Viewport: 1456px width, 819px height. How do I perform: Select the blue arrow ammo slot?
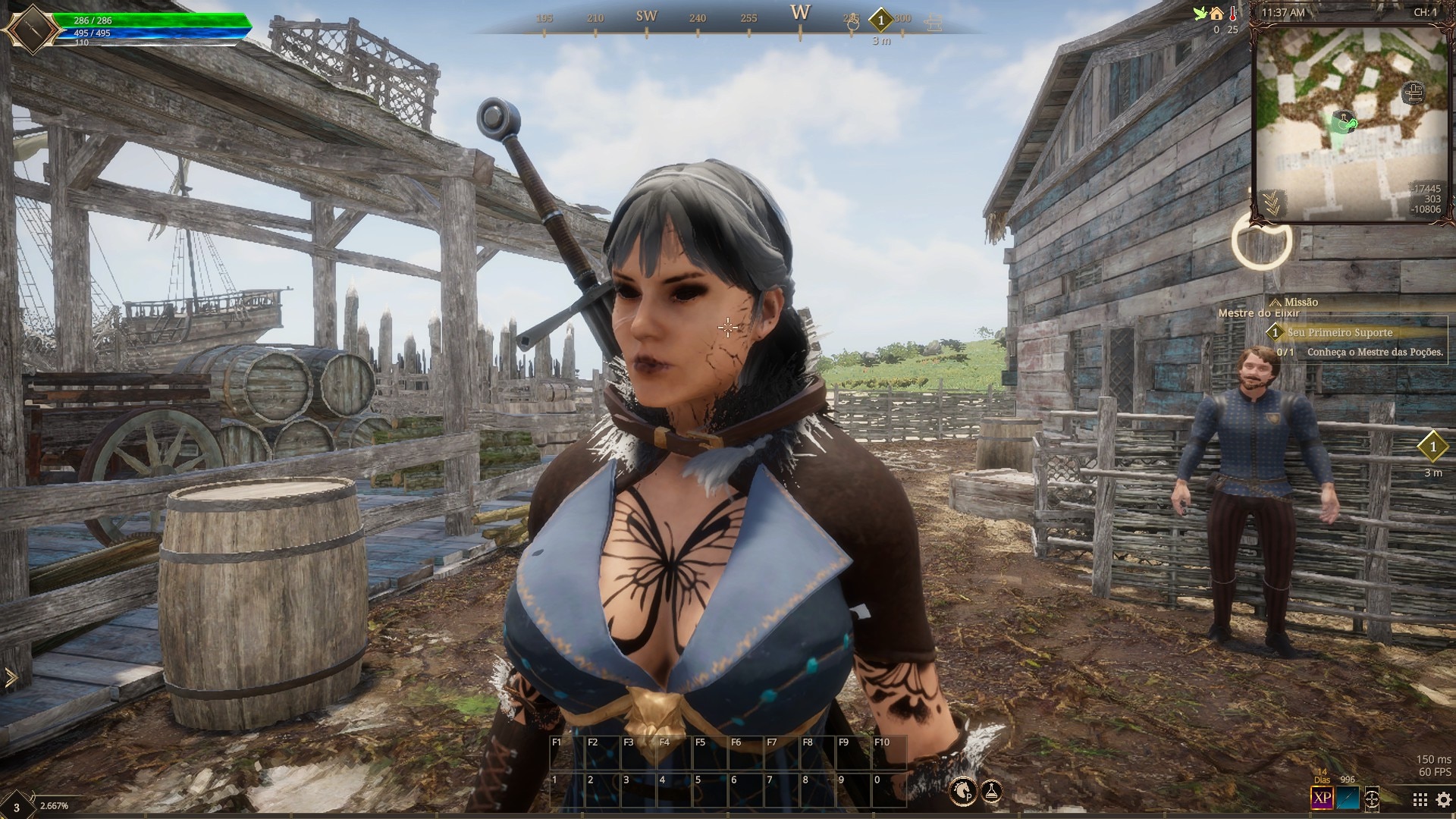tap(1348, 798)
